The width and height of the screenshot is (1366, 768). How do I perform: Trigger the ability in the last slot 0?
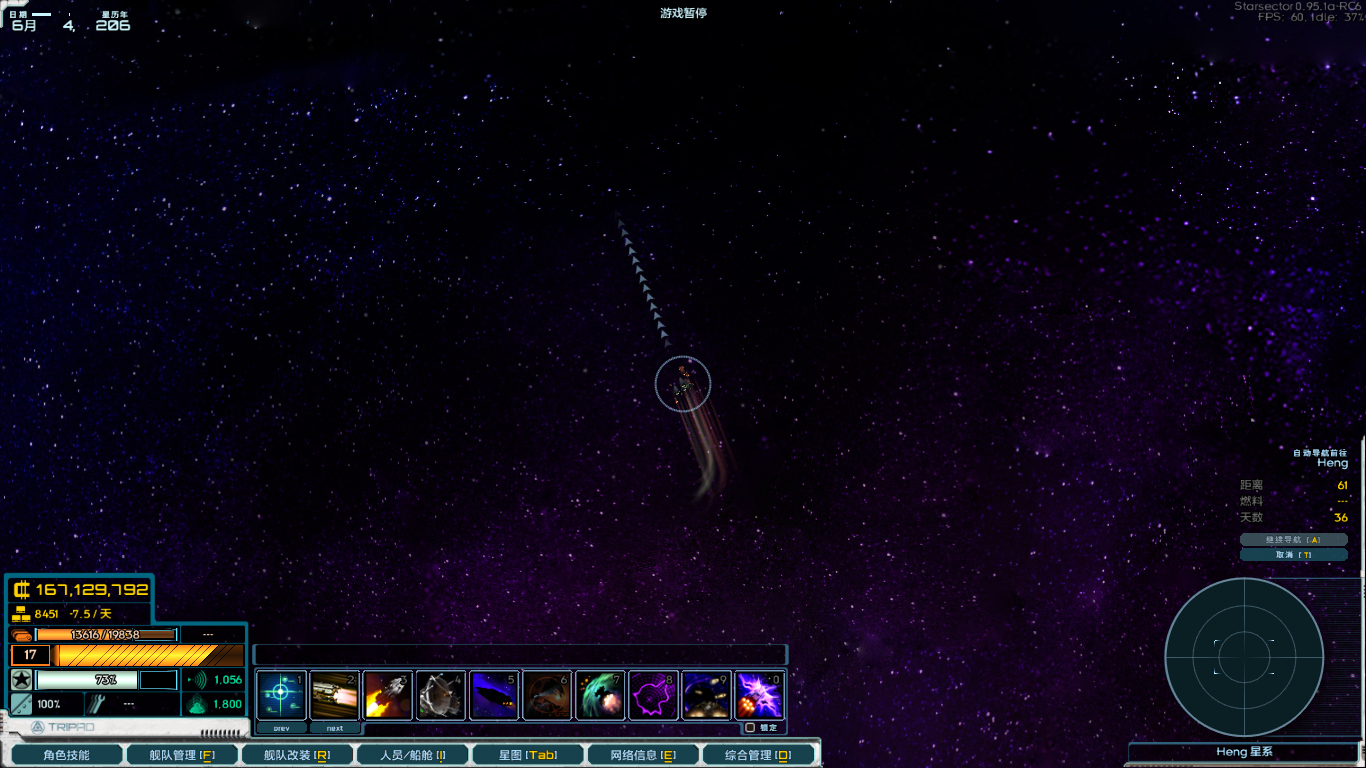tap(758, 694)
